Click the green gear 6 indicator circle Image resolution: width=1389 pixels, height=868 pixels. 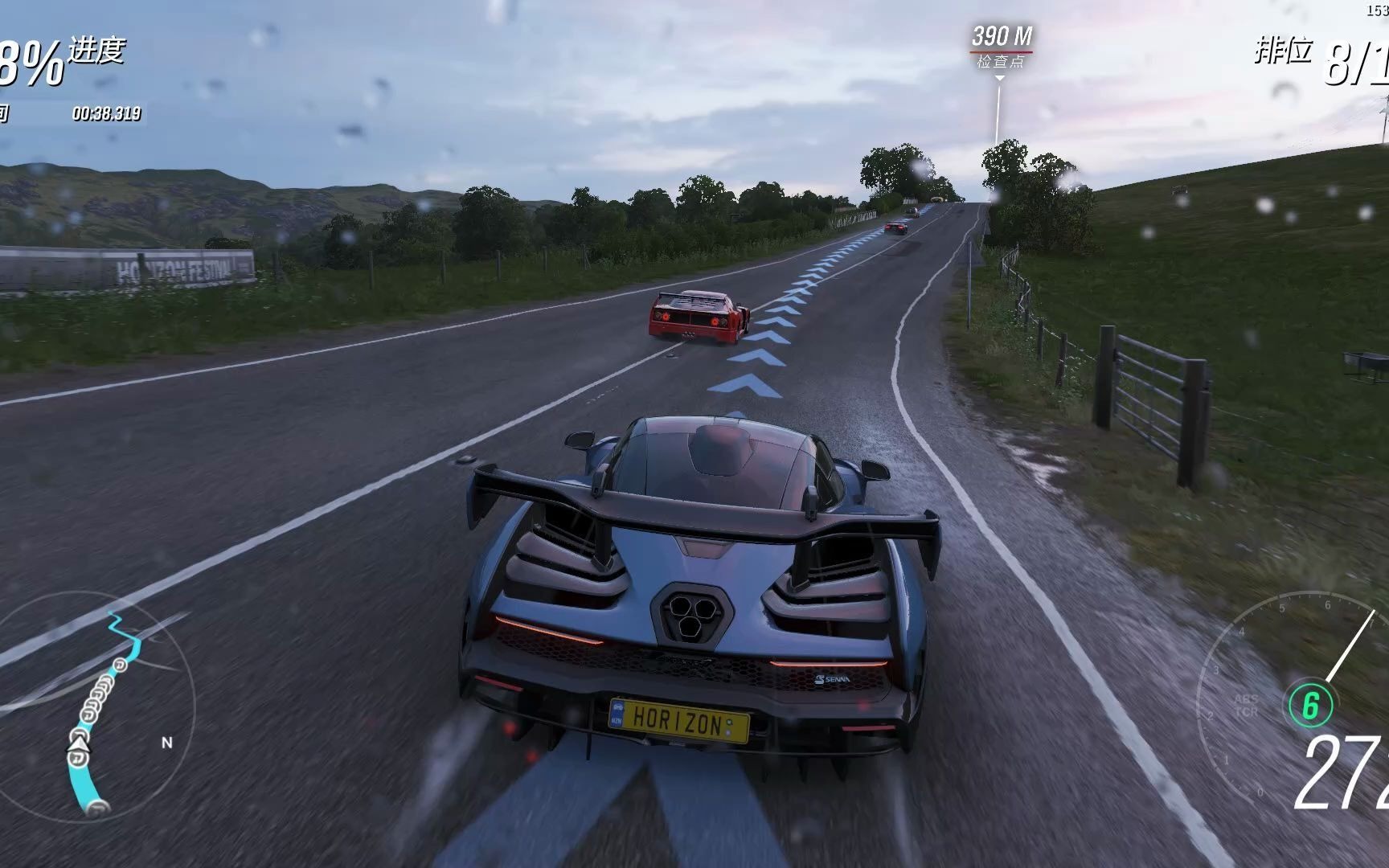coord(1311,705)
